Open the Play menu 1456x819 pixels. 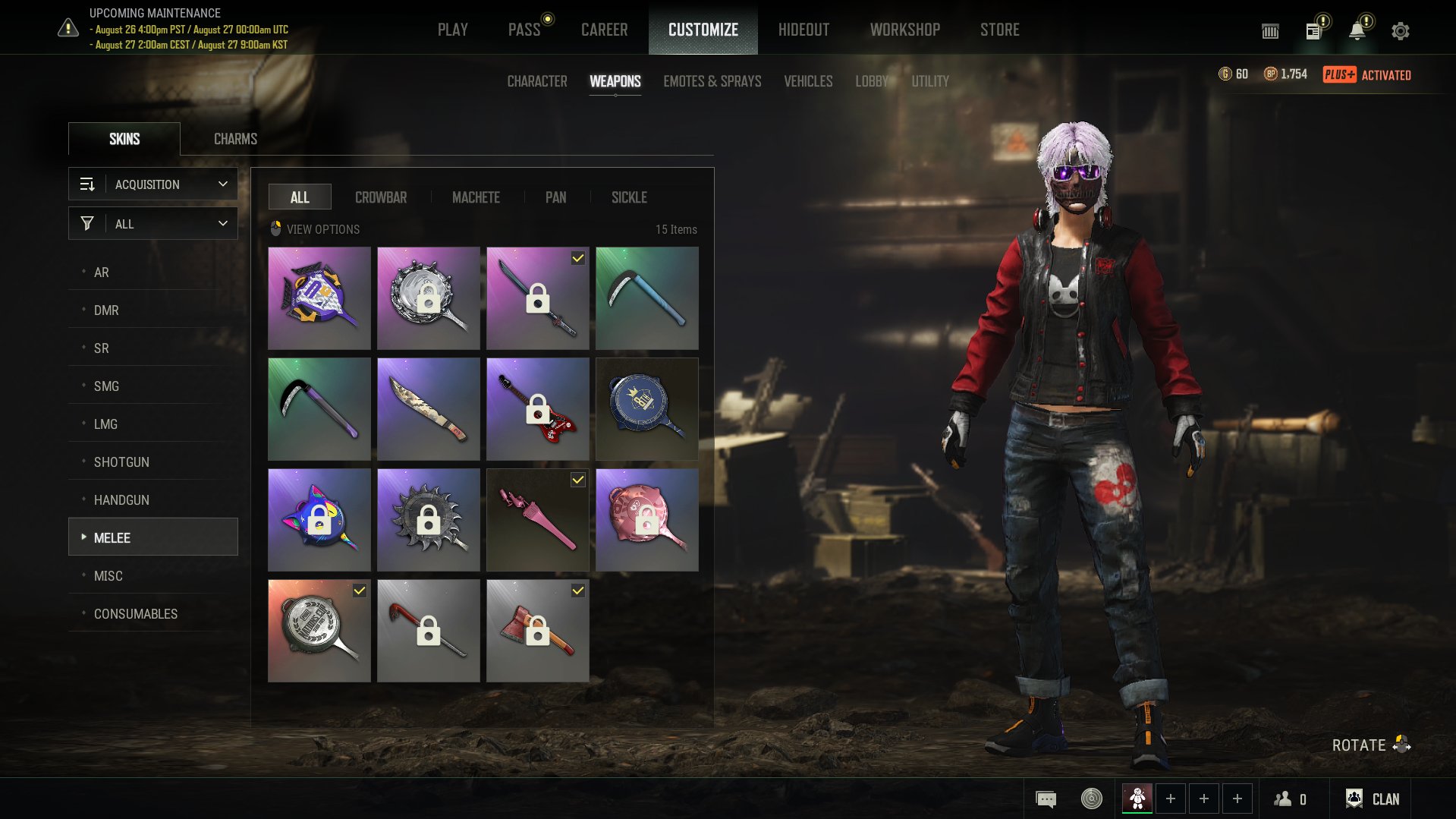(x=452, y=30)
